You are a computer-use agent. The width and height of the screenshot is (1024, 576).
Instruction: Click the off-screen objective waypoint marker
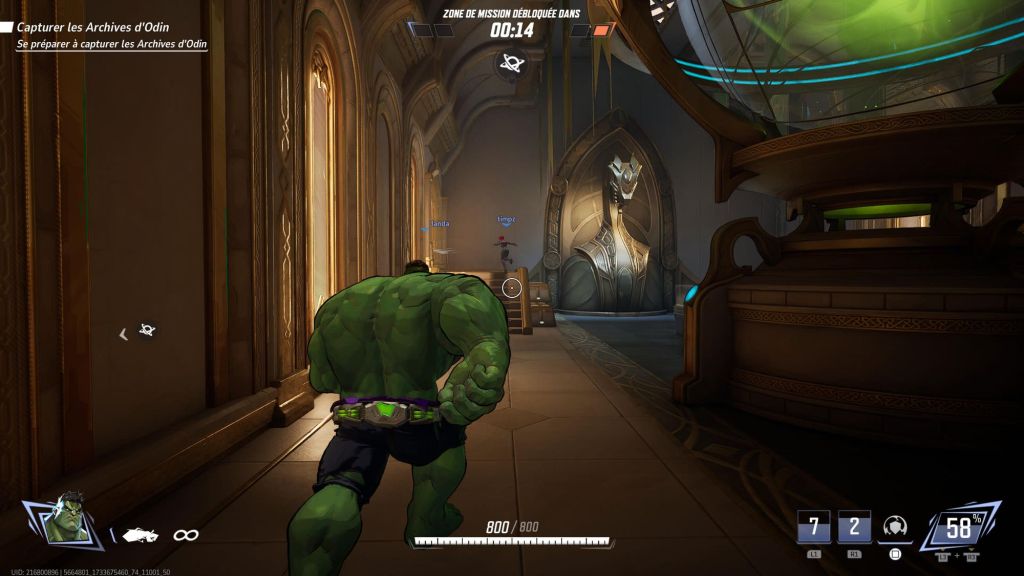(x=146, y=330)
